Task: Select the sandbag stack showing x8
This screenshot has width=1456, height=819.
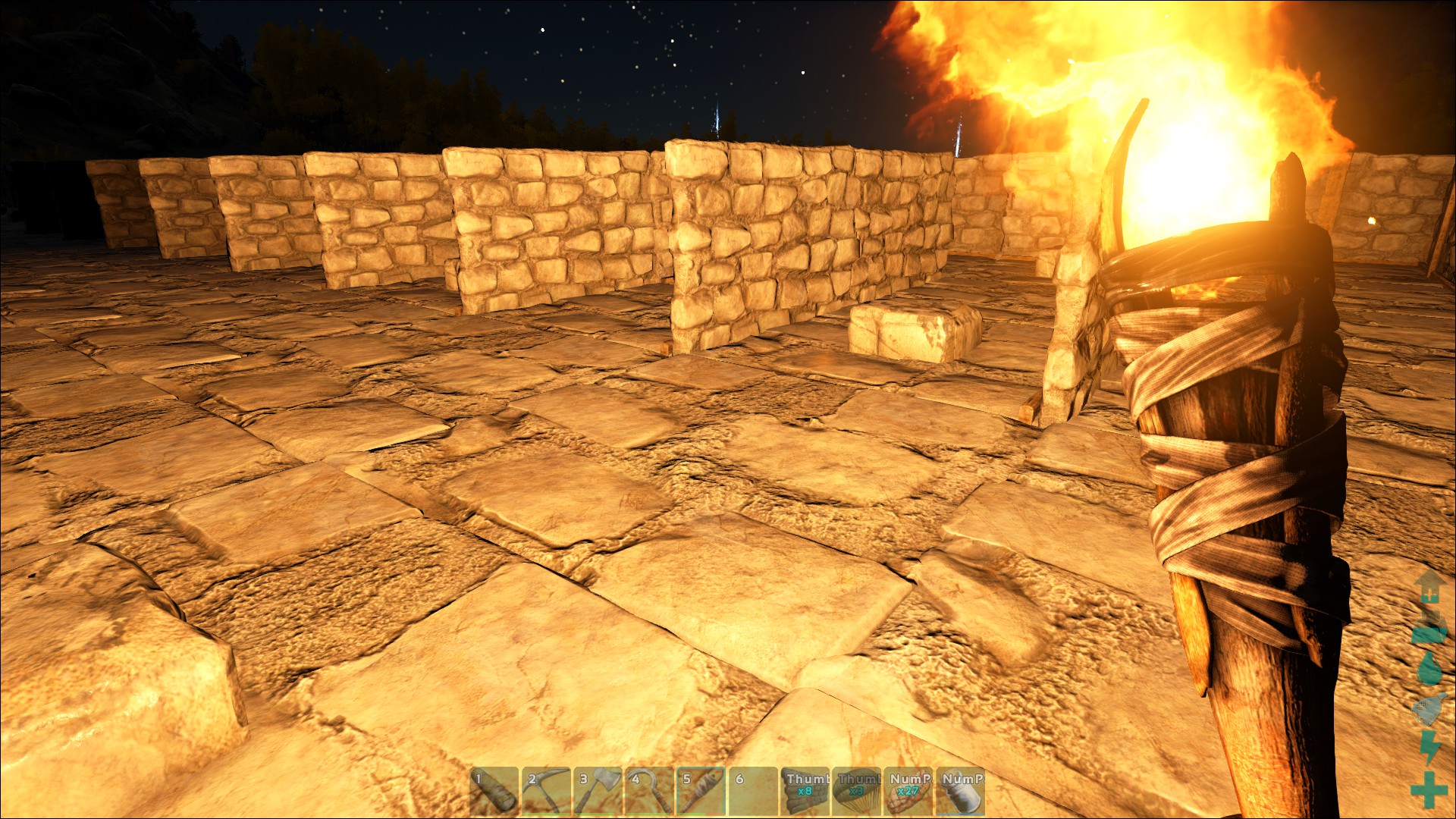Action: 805,792
